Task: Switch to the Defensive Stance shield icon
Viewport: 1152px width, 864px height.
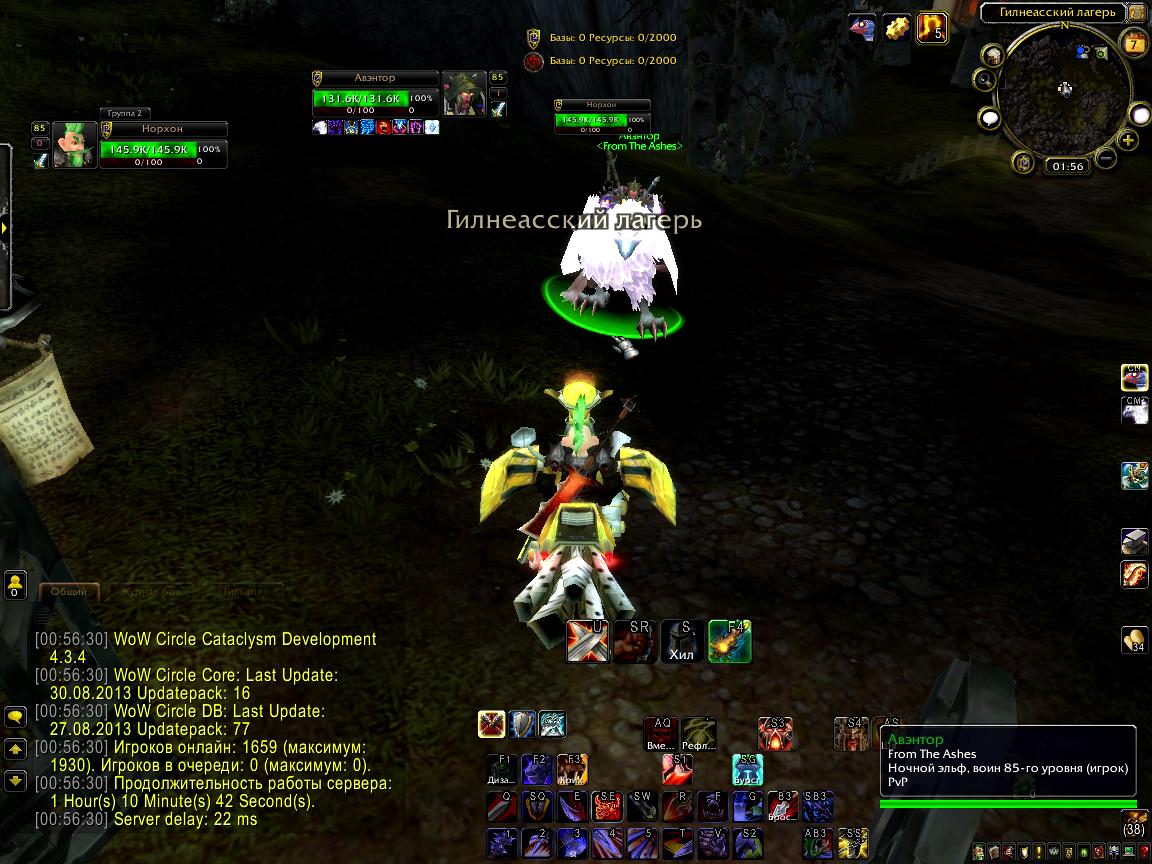Action: 522,724
